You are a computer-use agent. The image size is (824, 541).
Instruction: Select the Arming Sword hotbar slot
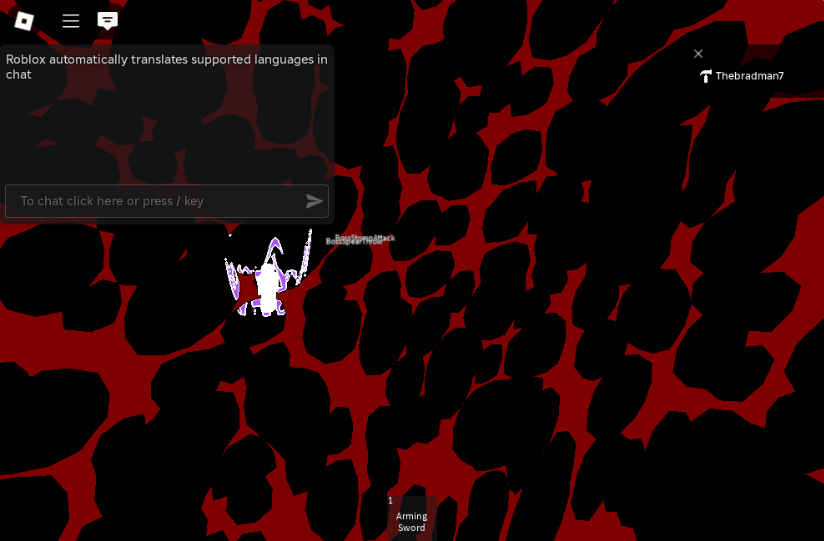(x=411, y=519)
